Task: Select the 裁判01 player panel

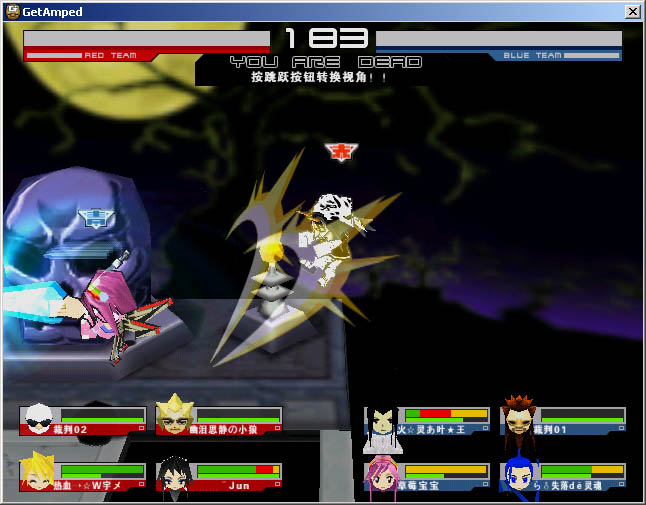Action: pos(563,420)
